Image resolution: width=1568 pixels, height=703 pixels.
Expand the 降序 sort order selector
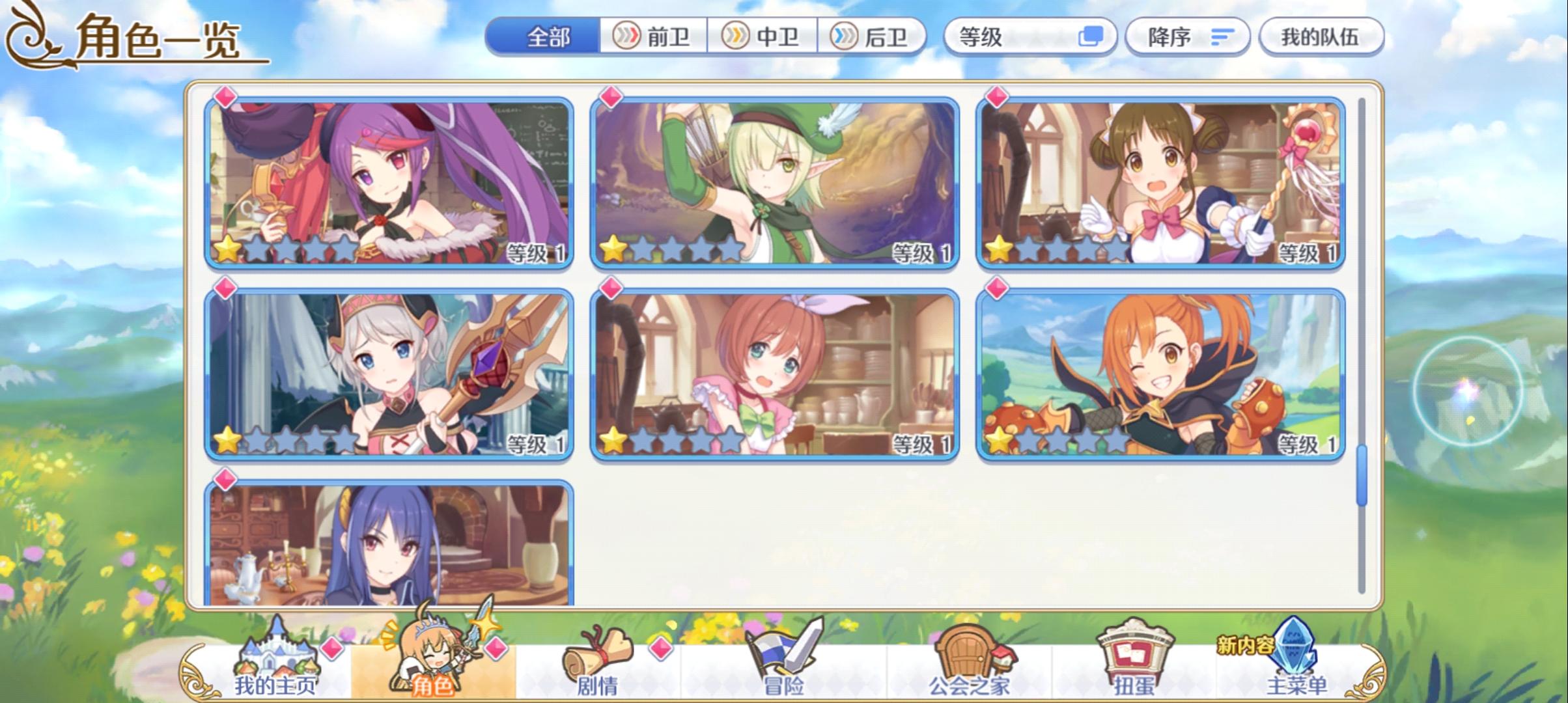(1188, 37)
